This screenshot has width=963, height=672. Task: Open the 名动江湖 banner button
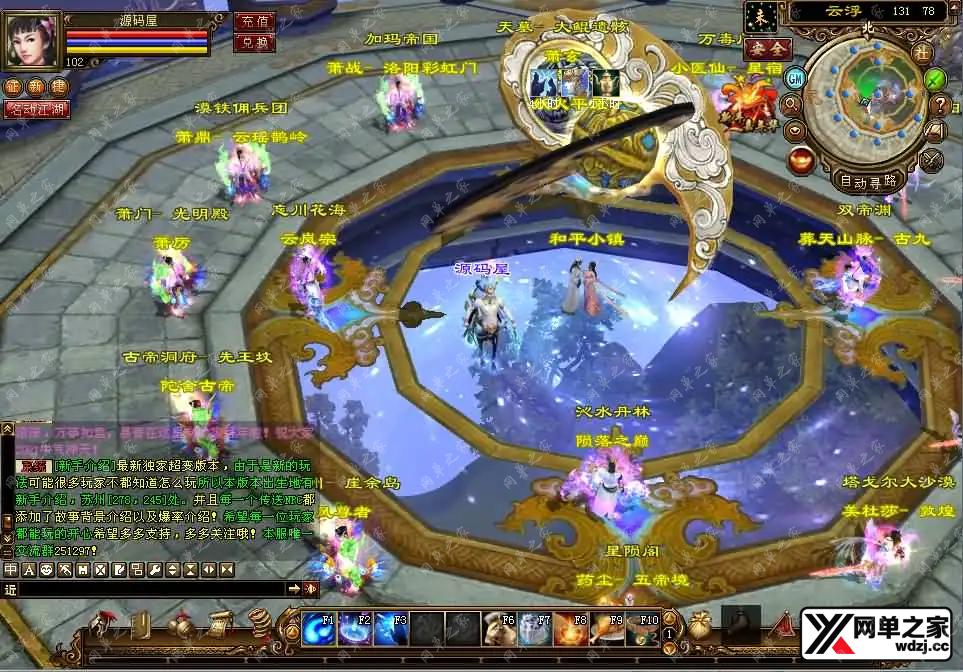pyautogui.click(x=37, y=108)
